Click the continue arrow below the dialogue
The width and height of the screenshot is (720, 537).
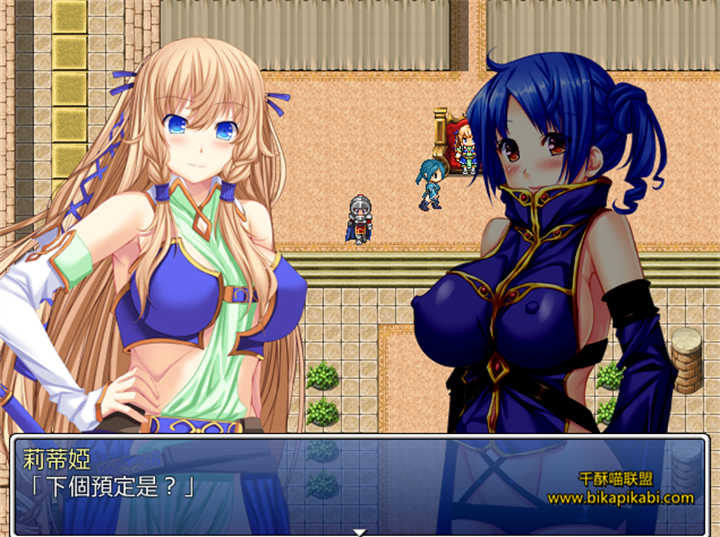point(360,531)
